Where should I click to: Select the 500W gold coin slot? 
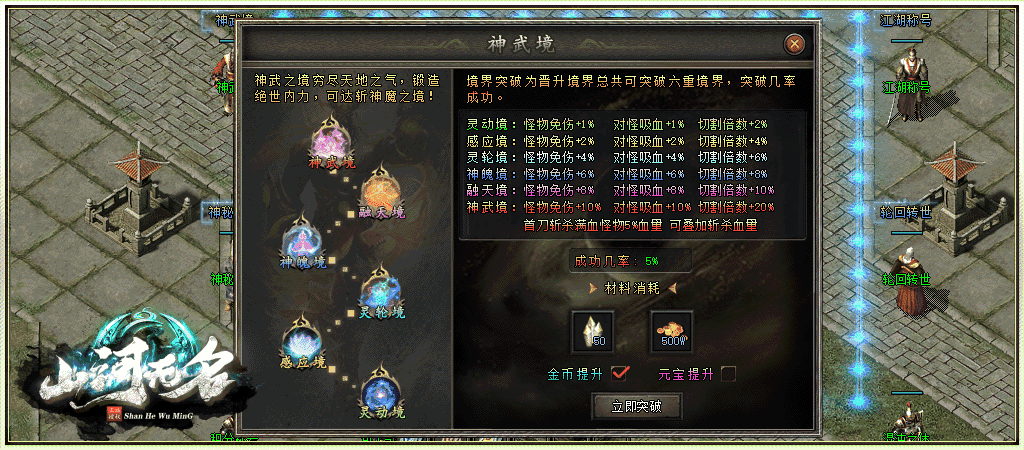click(671, 330)
